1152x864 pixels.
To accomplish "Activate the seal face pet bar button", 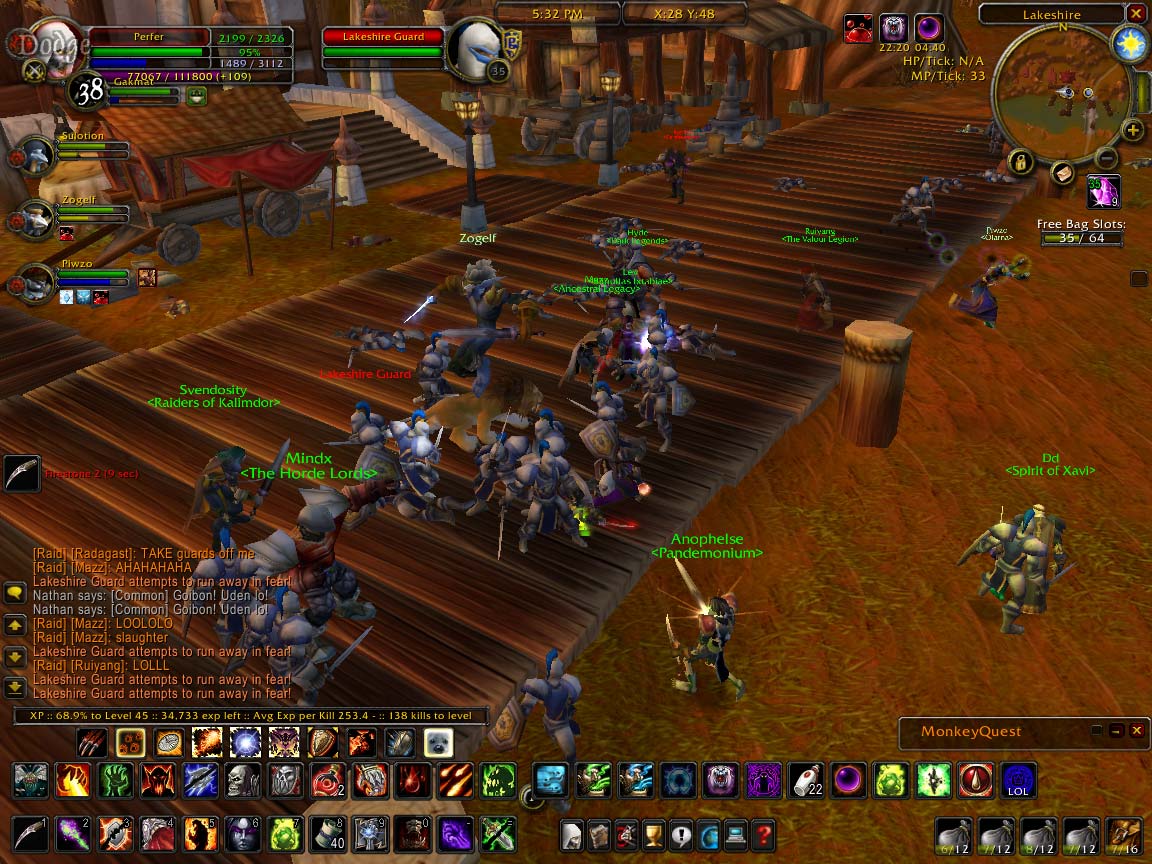I will (438, 742).
